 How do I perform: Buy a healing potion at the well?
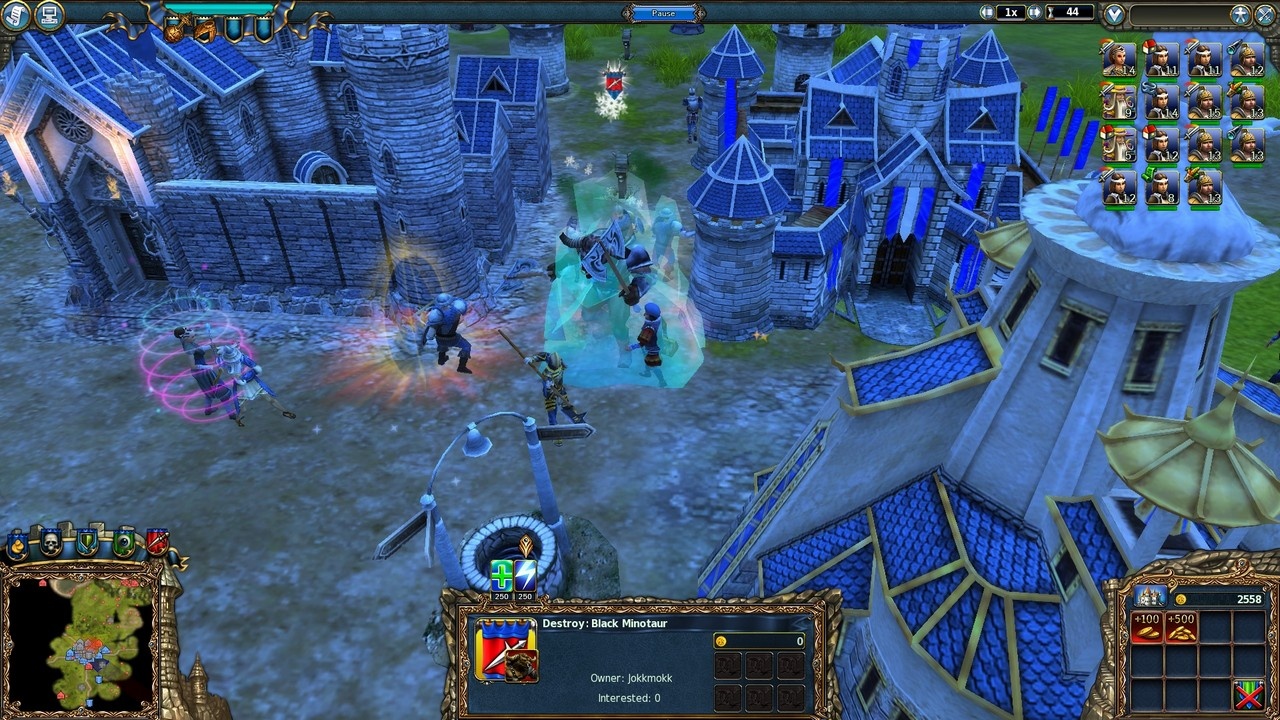coord(502,576)
